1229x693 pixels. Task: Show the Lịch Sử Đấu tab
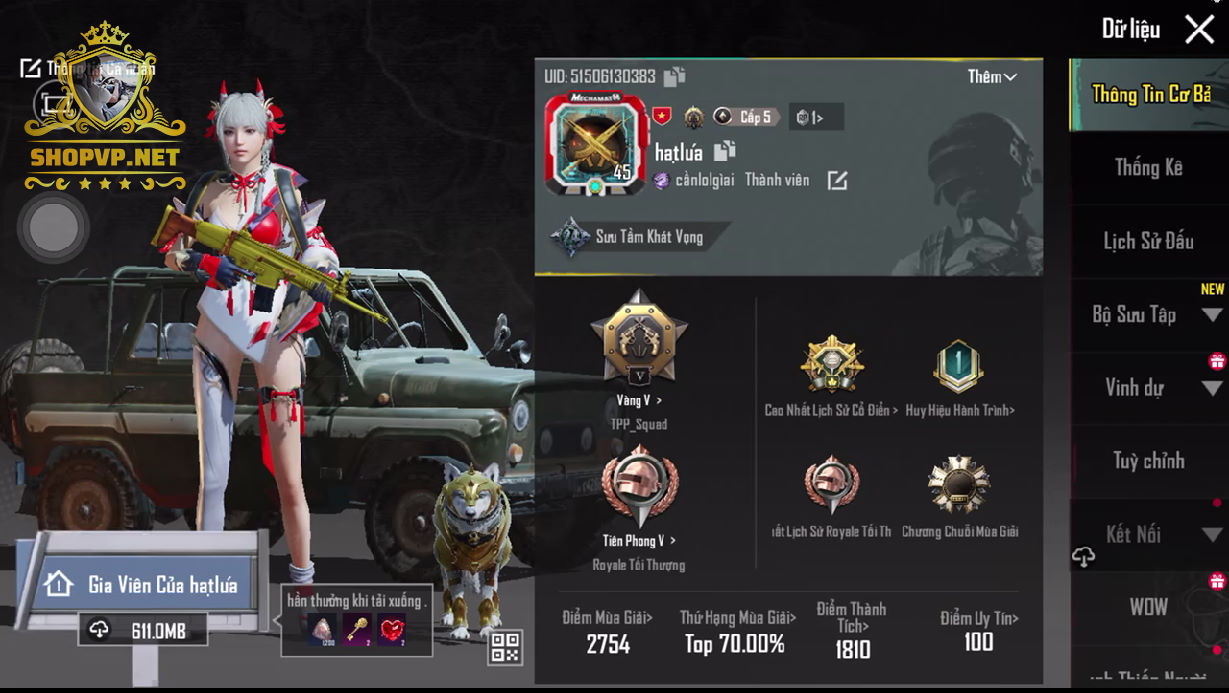coord(1148,241)
